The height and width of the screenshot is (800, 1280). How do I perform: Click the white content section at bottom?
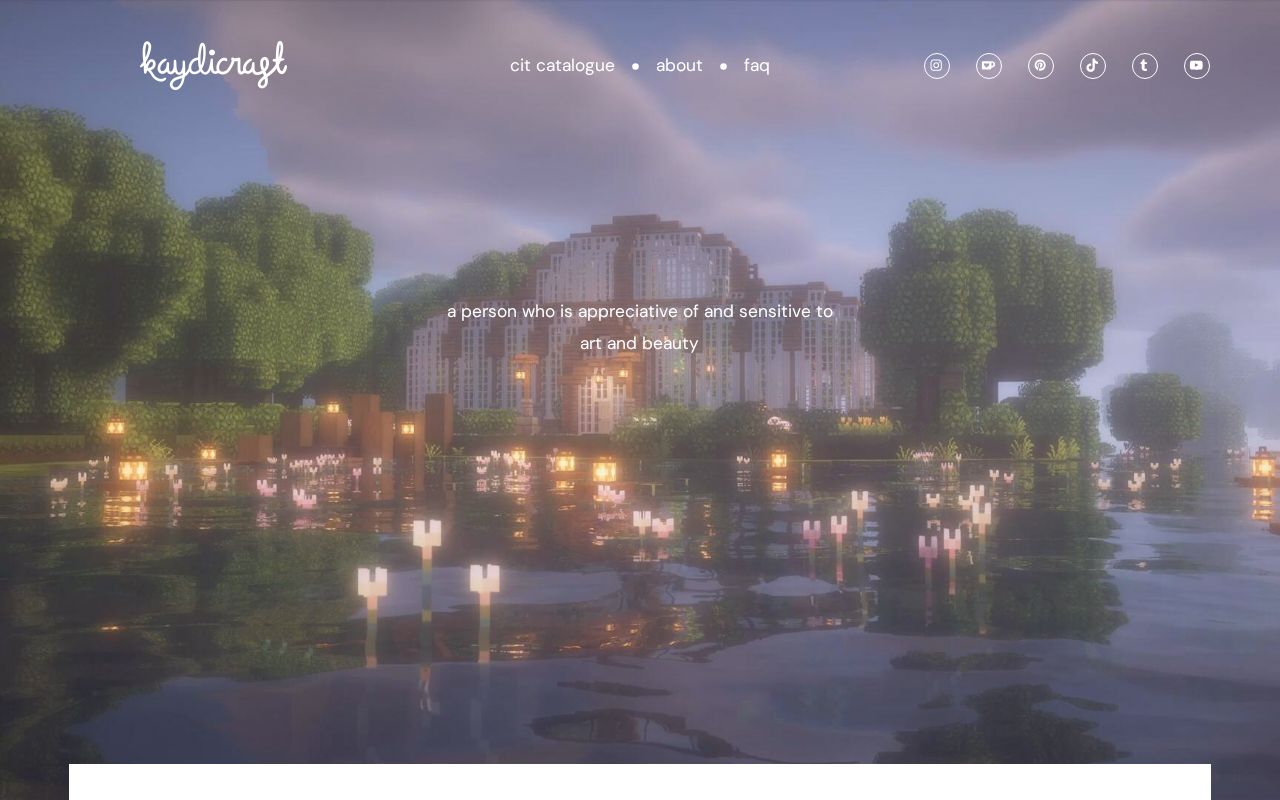pyautogui.click(x=640, y=782)
